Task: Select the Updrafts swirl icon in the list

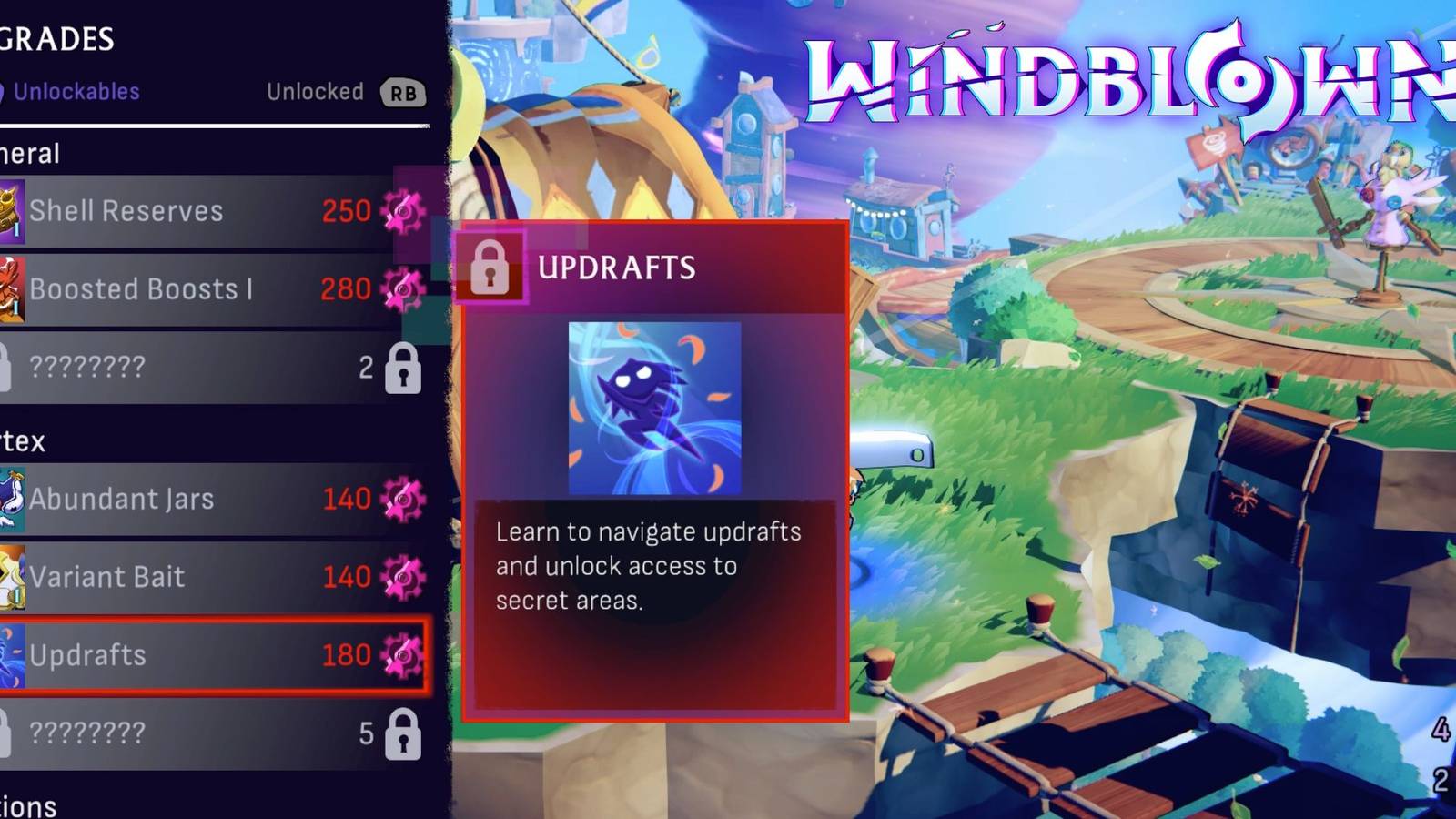Action: click(x=11, y=655)
